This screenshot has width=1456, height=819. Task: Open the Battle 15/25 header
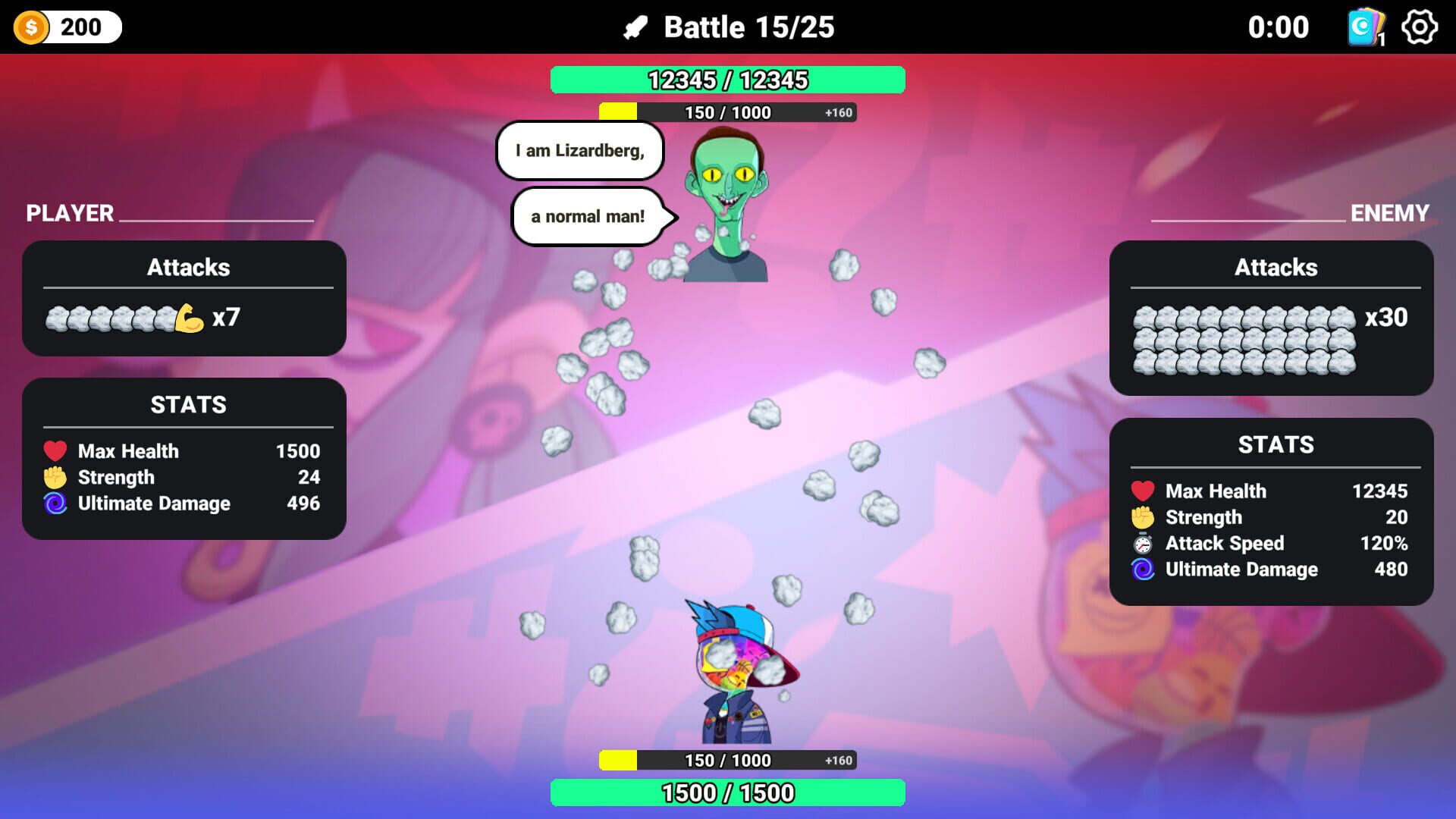[748, 27]
